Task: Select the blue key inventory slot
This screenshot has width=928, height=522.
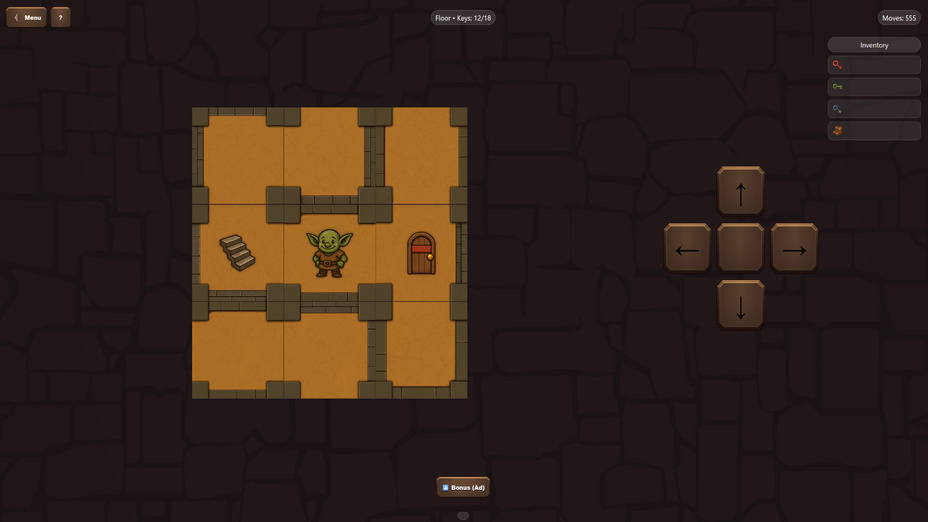Action: click(x=874, y=109)
